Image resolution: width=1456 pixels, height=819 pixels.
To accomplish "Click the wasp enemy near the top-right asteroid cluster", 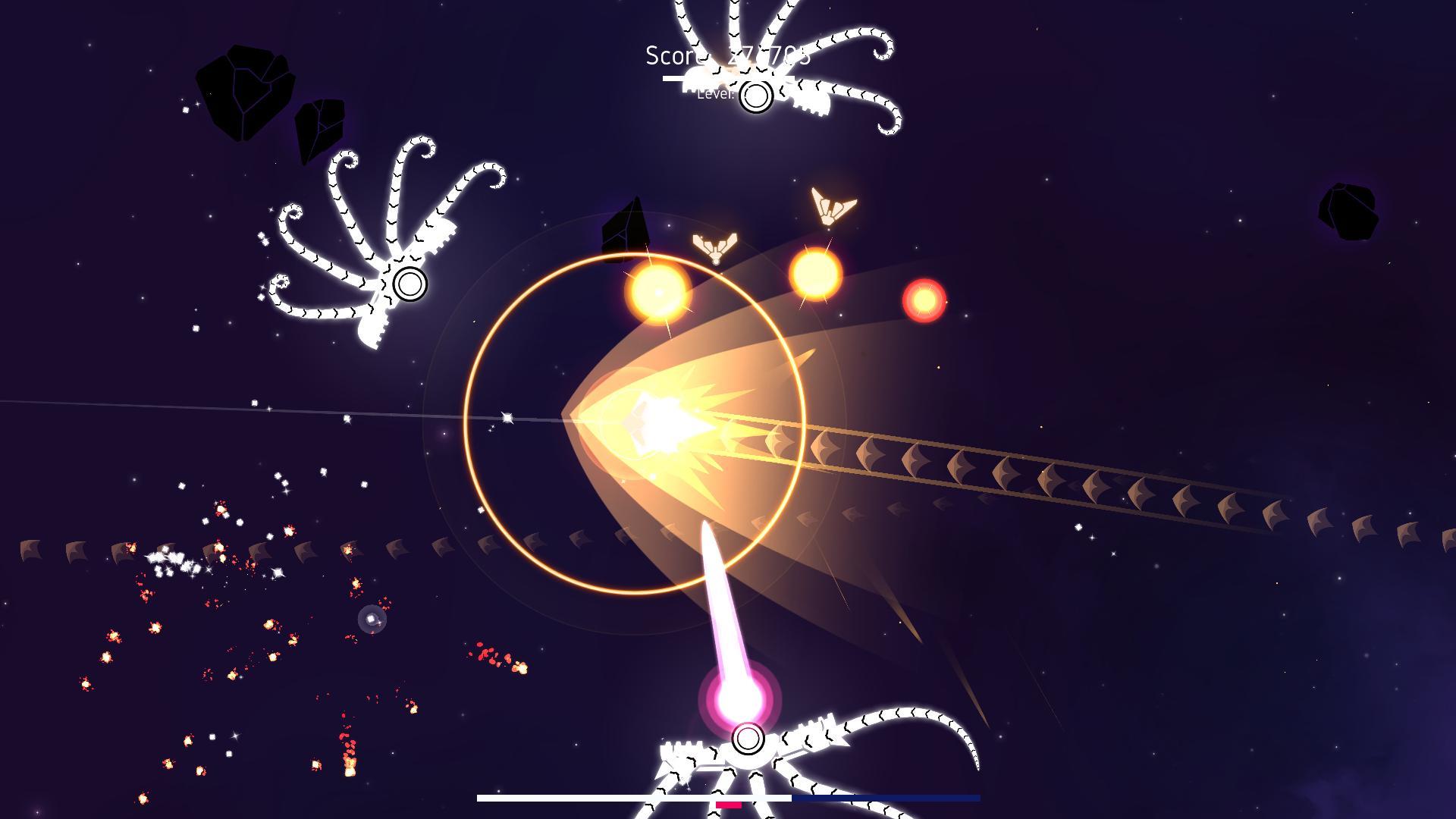I will (x=830, y=205).
